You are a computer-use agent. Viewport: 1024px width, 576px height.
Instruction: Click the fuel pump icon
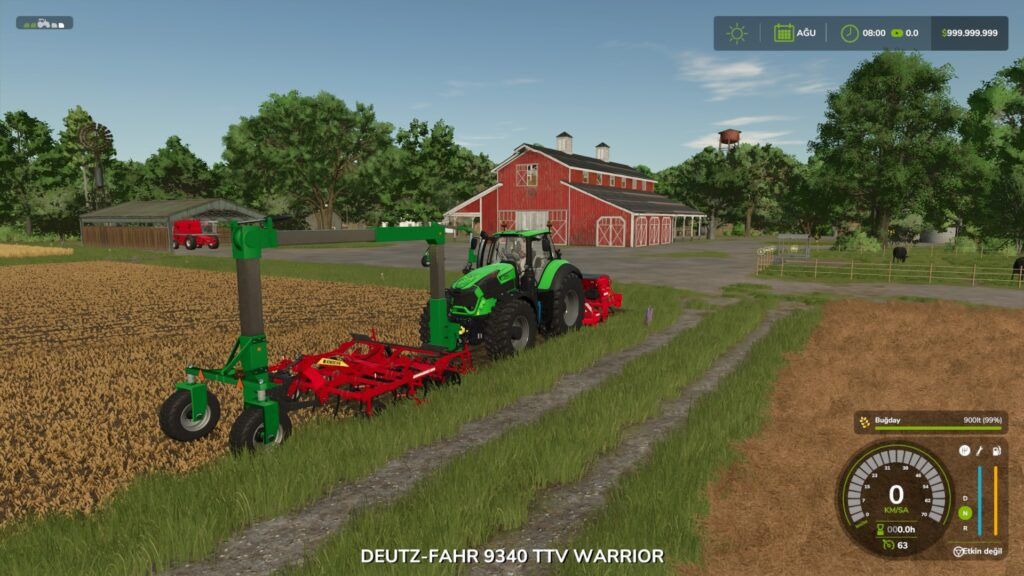(x=995, y=451)
